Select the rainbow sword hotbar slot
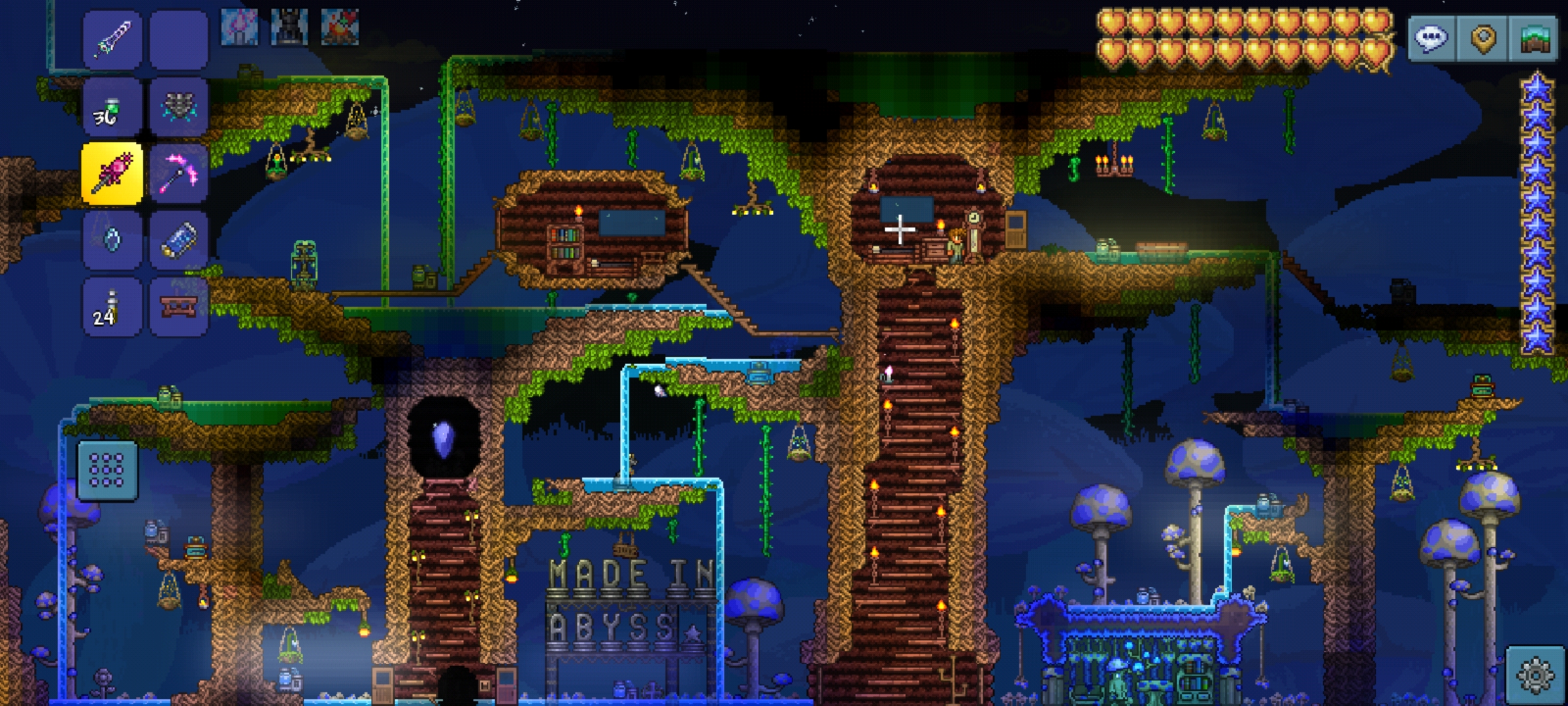The height and width of the screenshot is (706, 1568). coord(112,41)
